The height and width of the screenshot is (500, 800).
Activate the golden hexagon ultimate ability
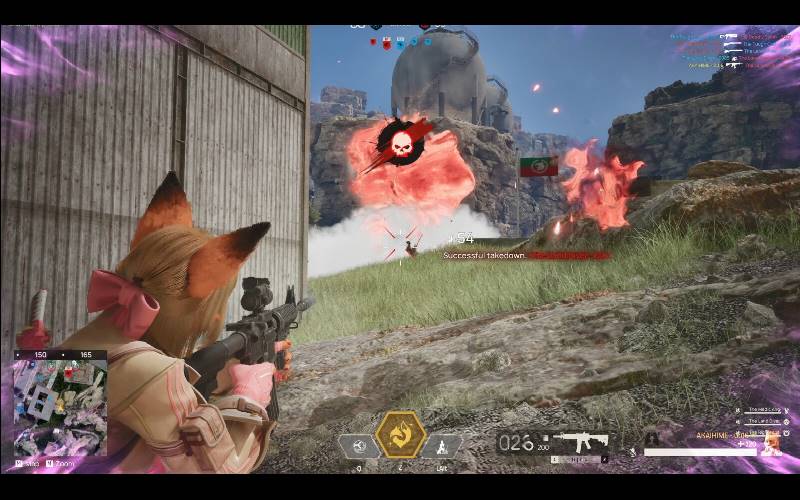(399, 435)
